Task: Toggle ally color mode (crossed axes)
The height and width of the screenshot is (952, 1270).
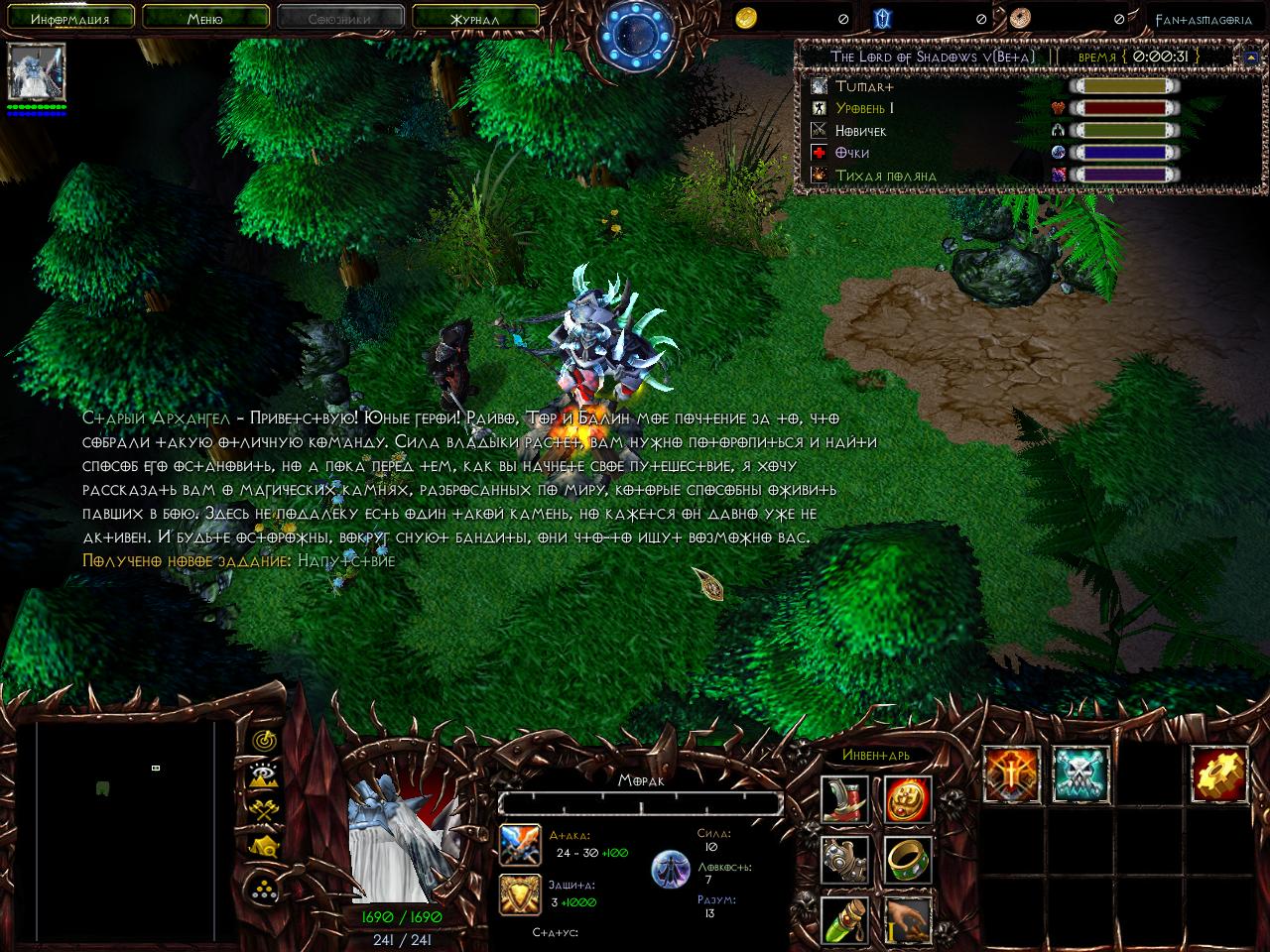Action: (x=263, y=810)
